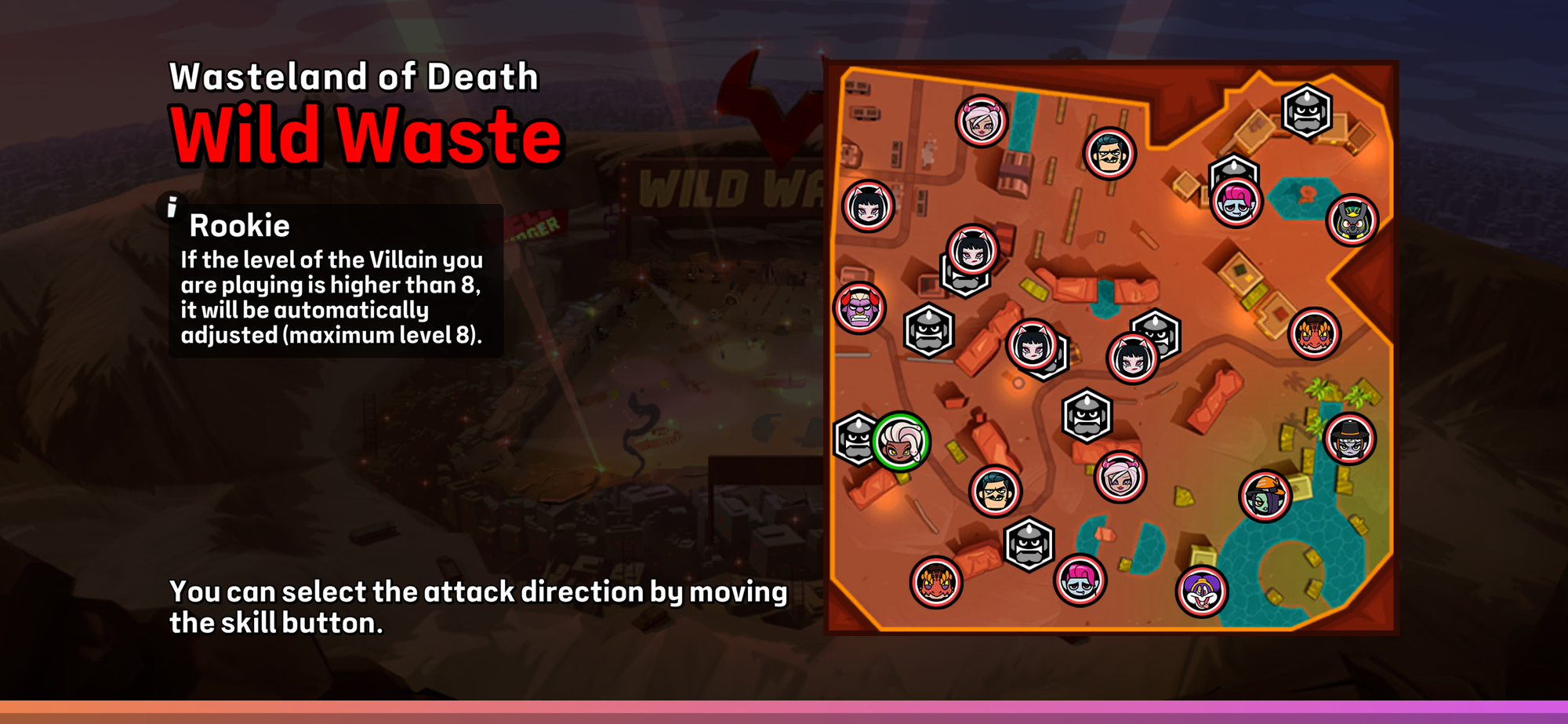Pick the purple brute with red headphones marker
Viewport: 1568px width, 724px height.
pos(859,307)
